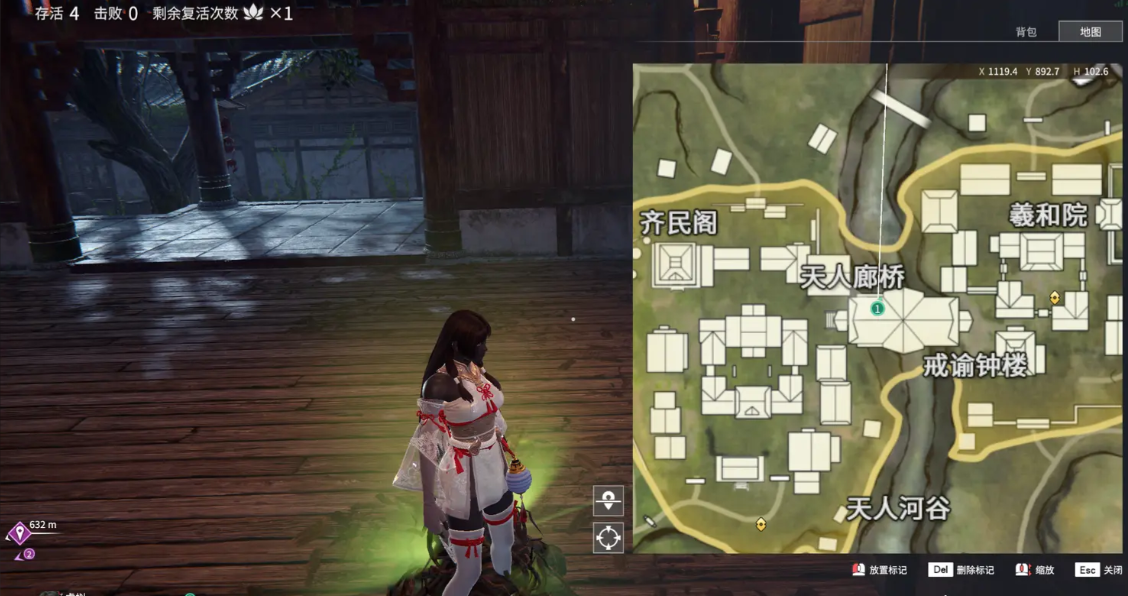
Task: Click the crosshair recenter map button
Action: (x=608, y=537)
